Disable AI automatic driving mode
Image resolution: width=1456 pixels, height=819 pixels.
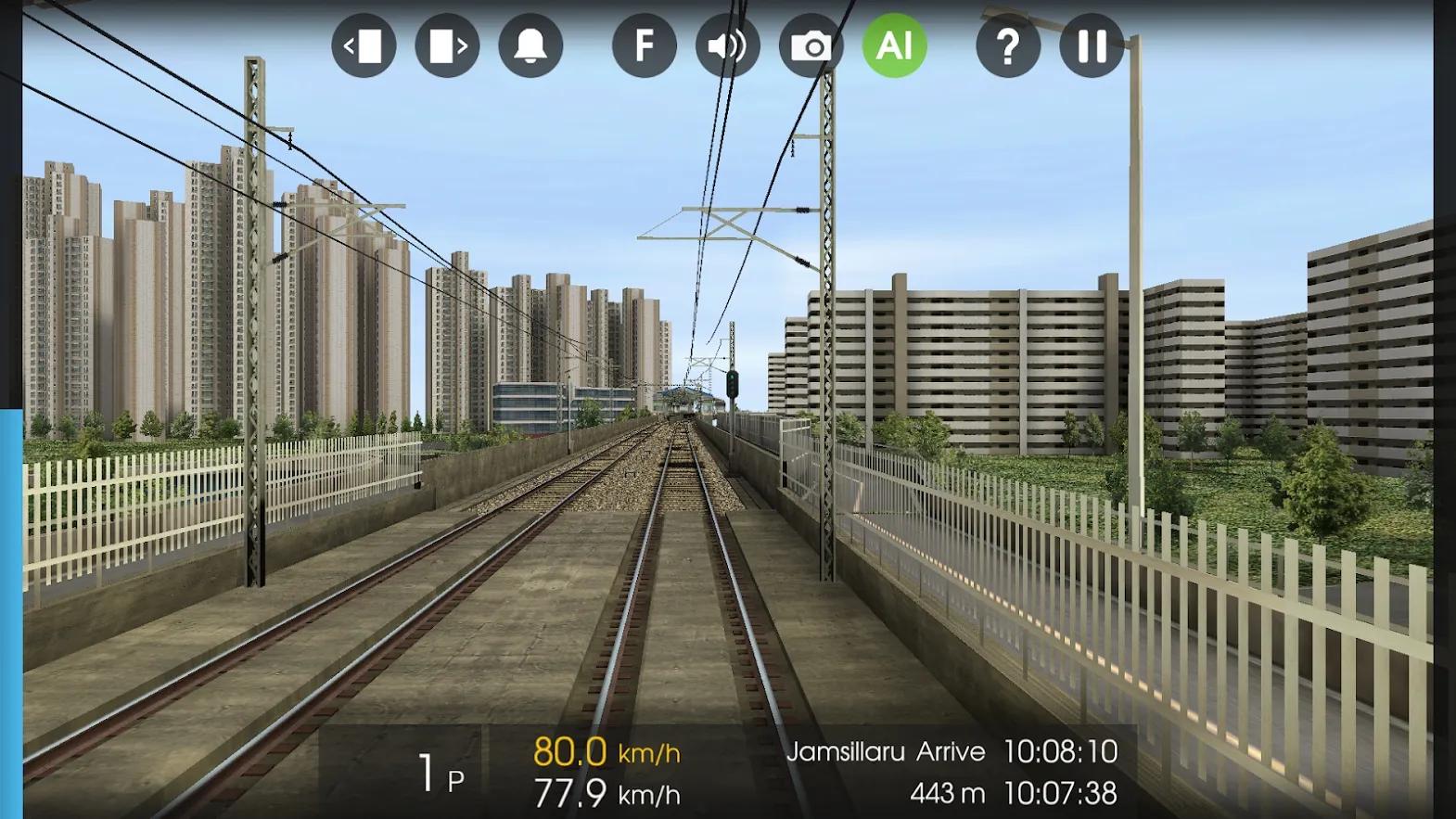(893, 45)
